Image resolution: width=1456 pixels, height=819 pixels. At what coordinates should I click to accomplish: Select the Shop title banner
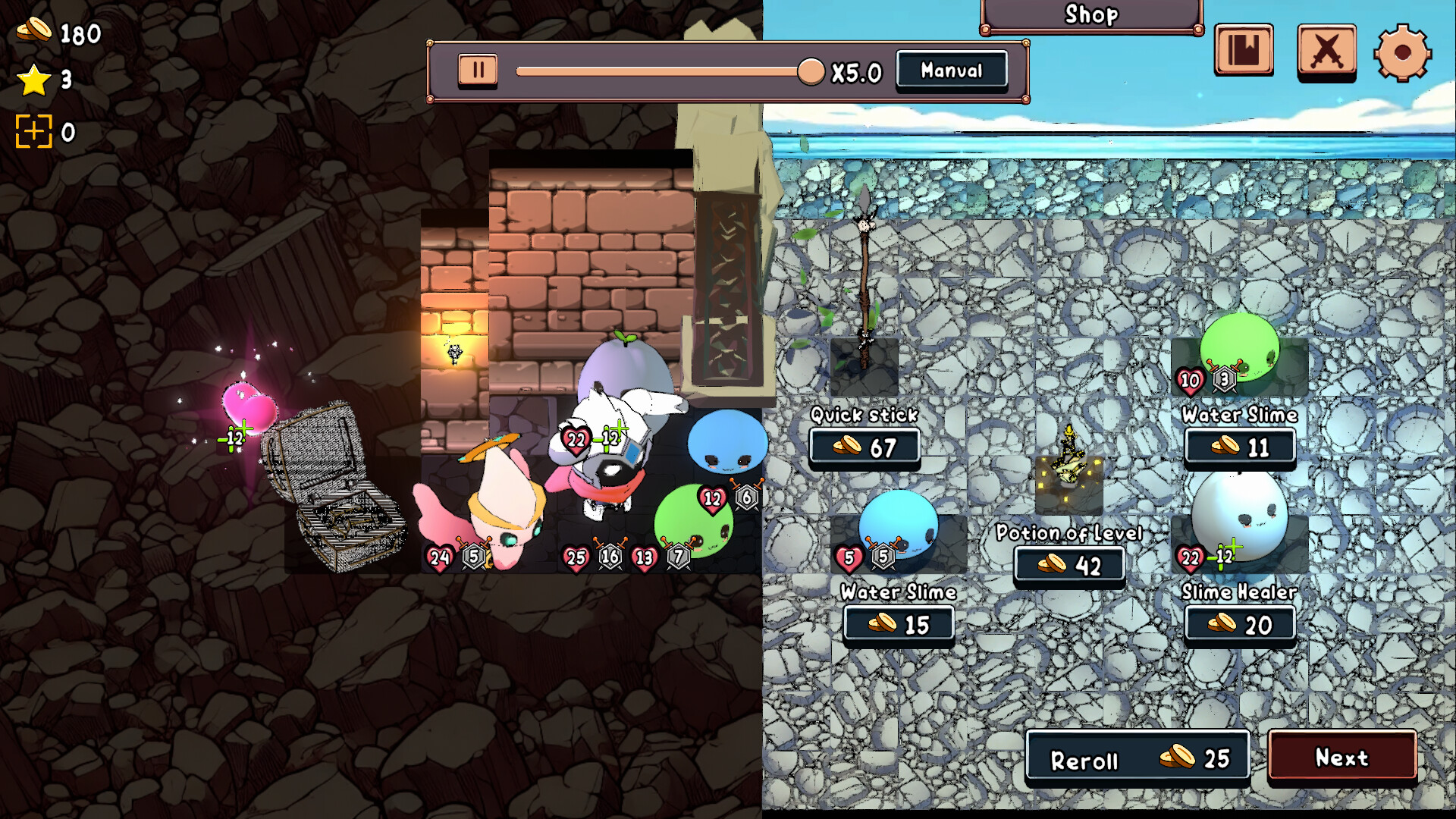(x=1090, y=14)
